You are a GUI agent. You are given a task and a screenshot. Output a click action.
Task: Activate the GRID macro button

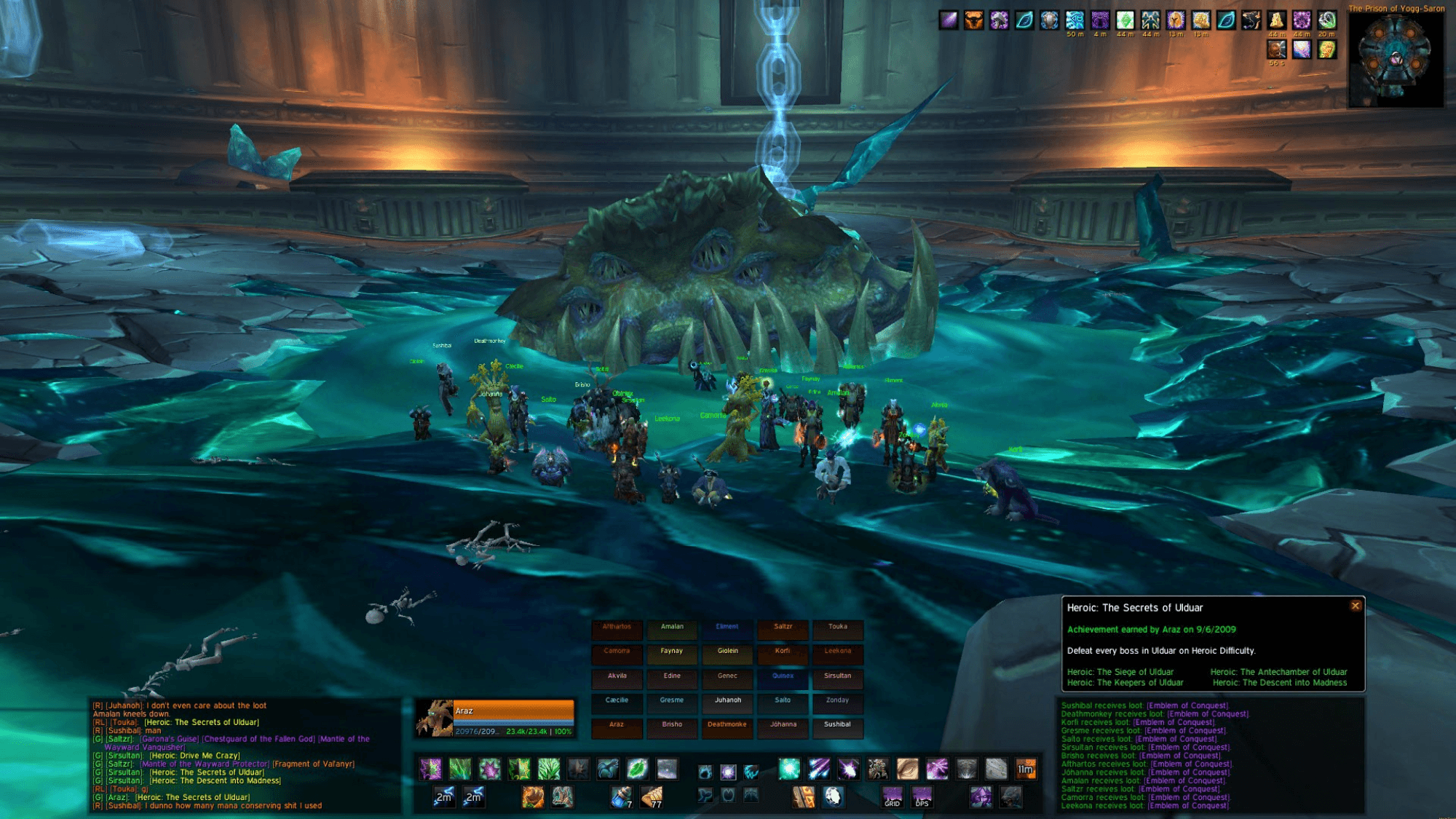tap(893, 797)
